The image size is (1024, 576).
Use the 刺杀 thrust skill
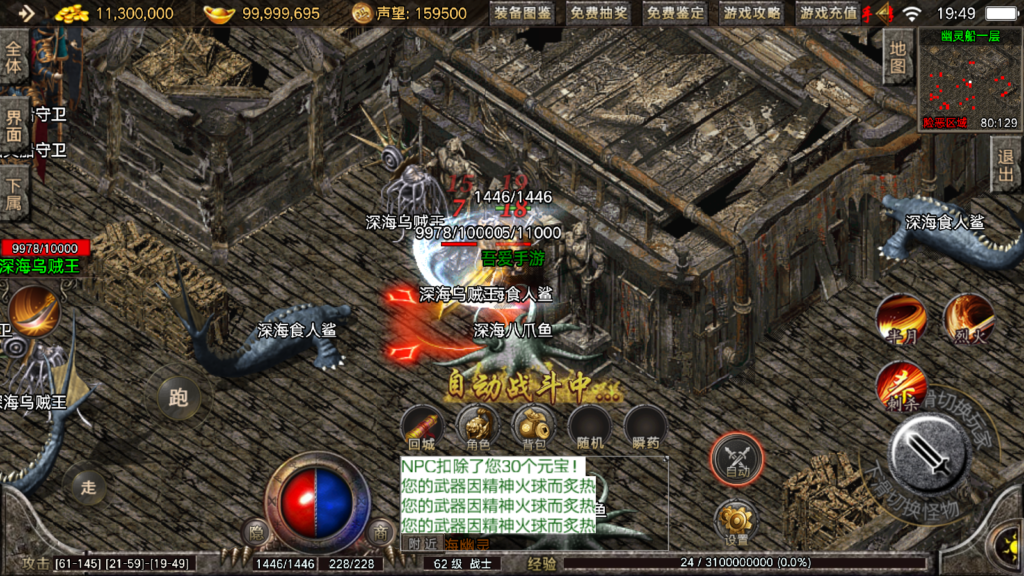click(900, 385)
